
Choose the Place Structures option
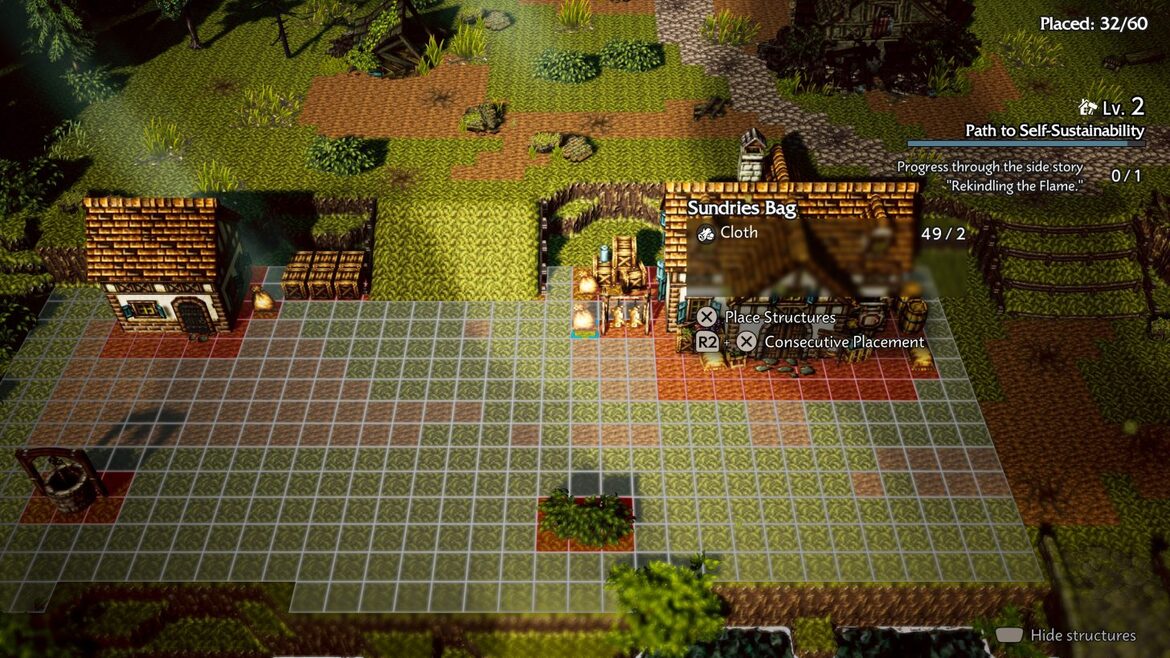pyautogui.click(x=779, y=317)
